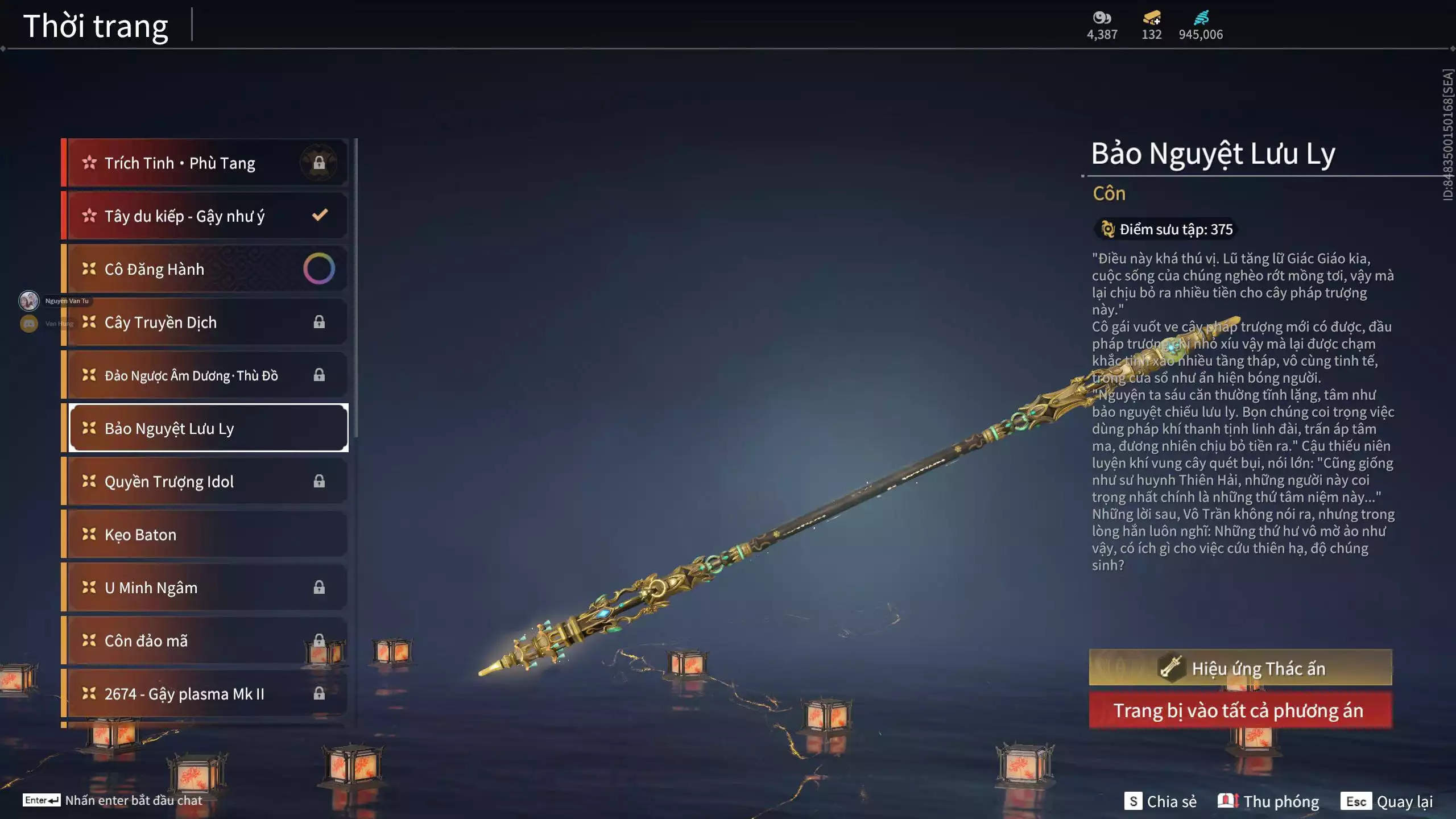Click the blue feather currency icon
The width and height of the screenshot is (1456, 819).
coord(1201,18)
